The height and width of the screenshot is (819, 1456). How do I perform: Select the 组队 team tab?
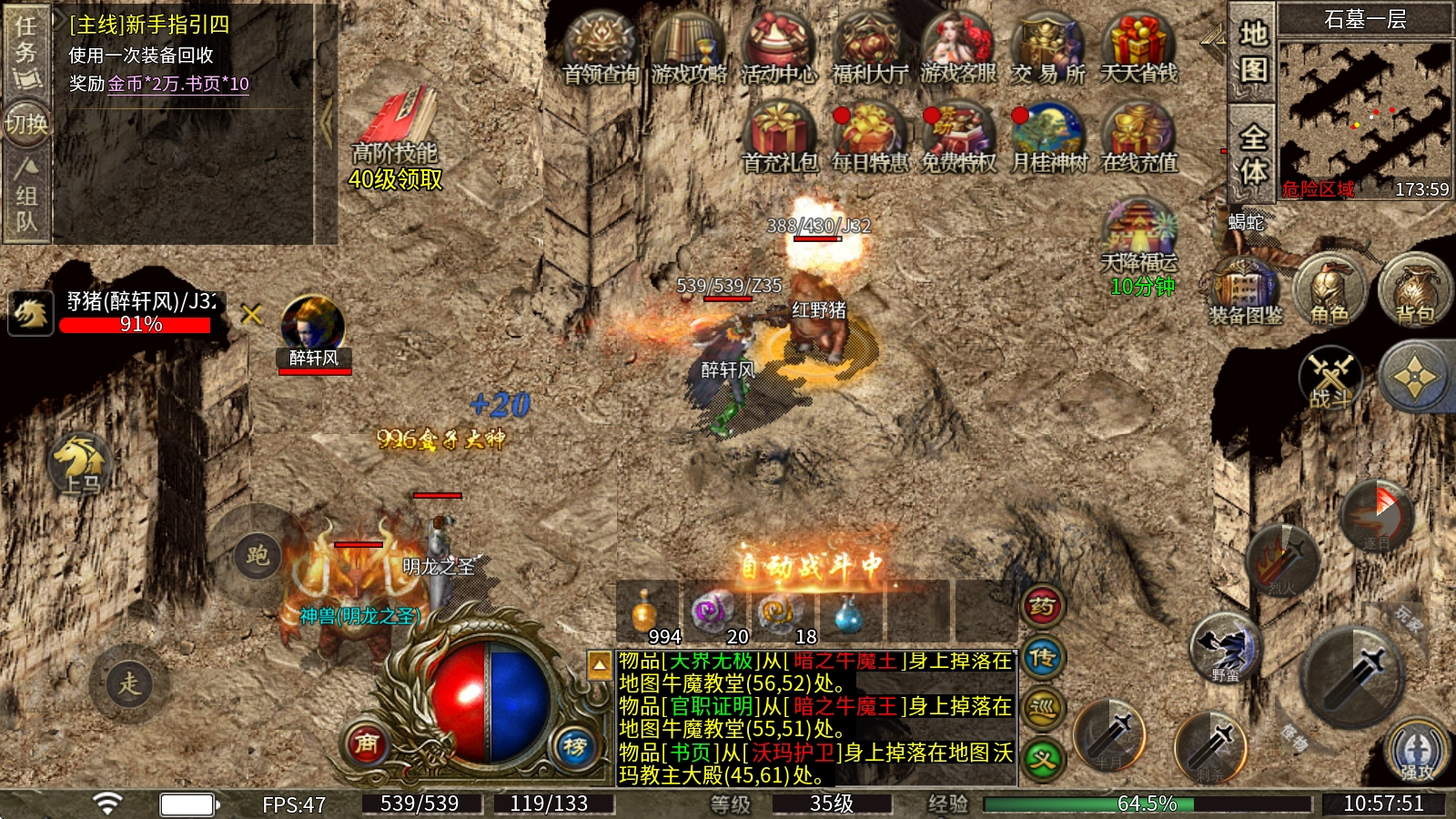pos(26,196)
